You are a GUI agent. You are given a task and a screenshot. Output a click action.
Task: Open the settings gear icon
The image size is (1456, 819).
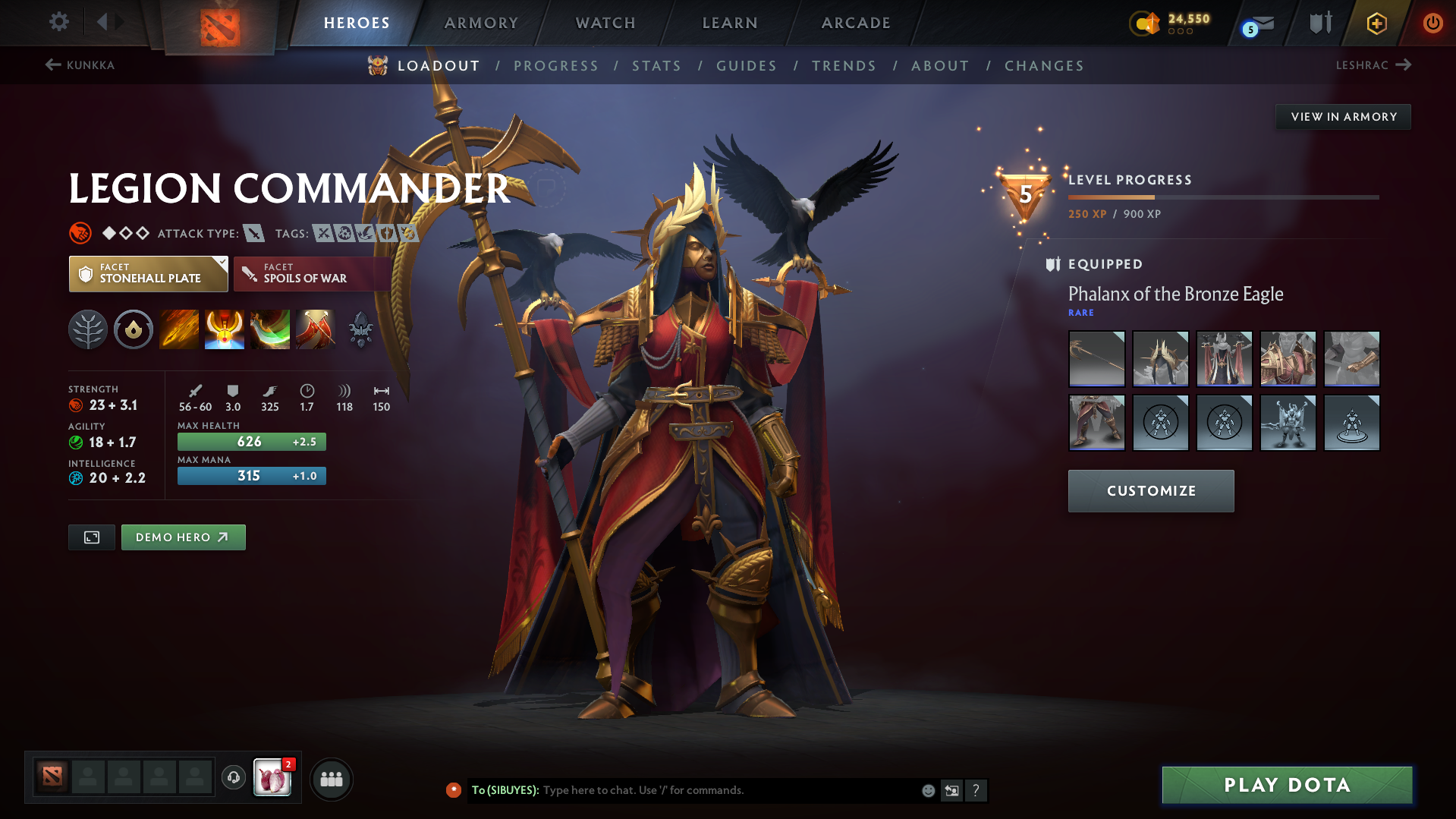pyautogui.click(x=58, y=22)
